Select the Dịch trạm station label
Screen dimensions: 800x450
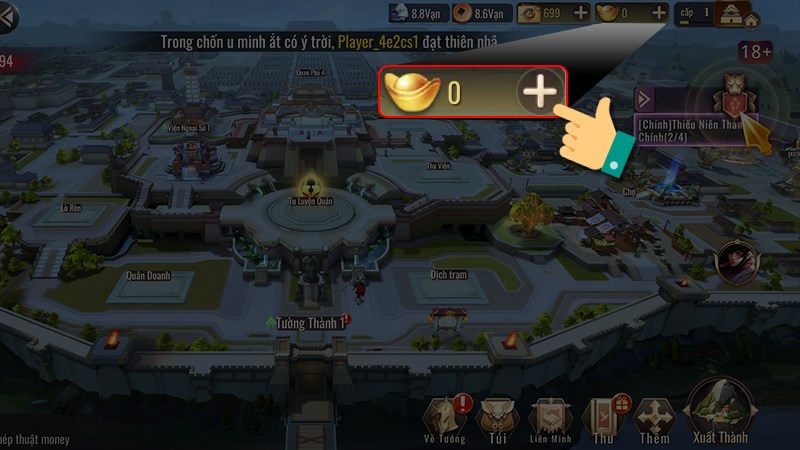pos(449,273)
